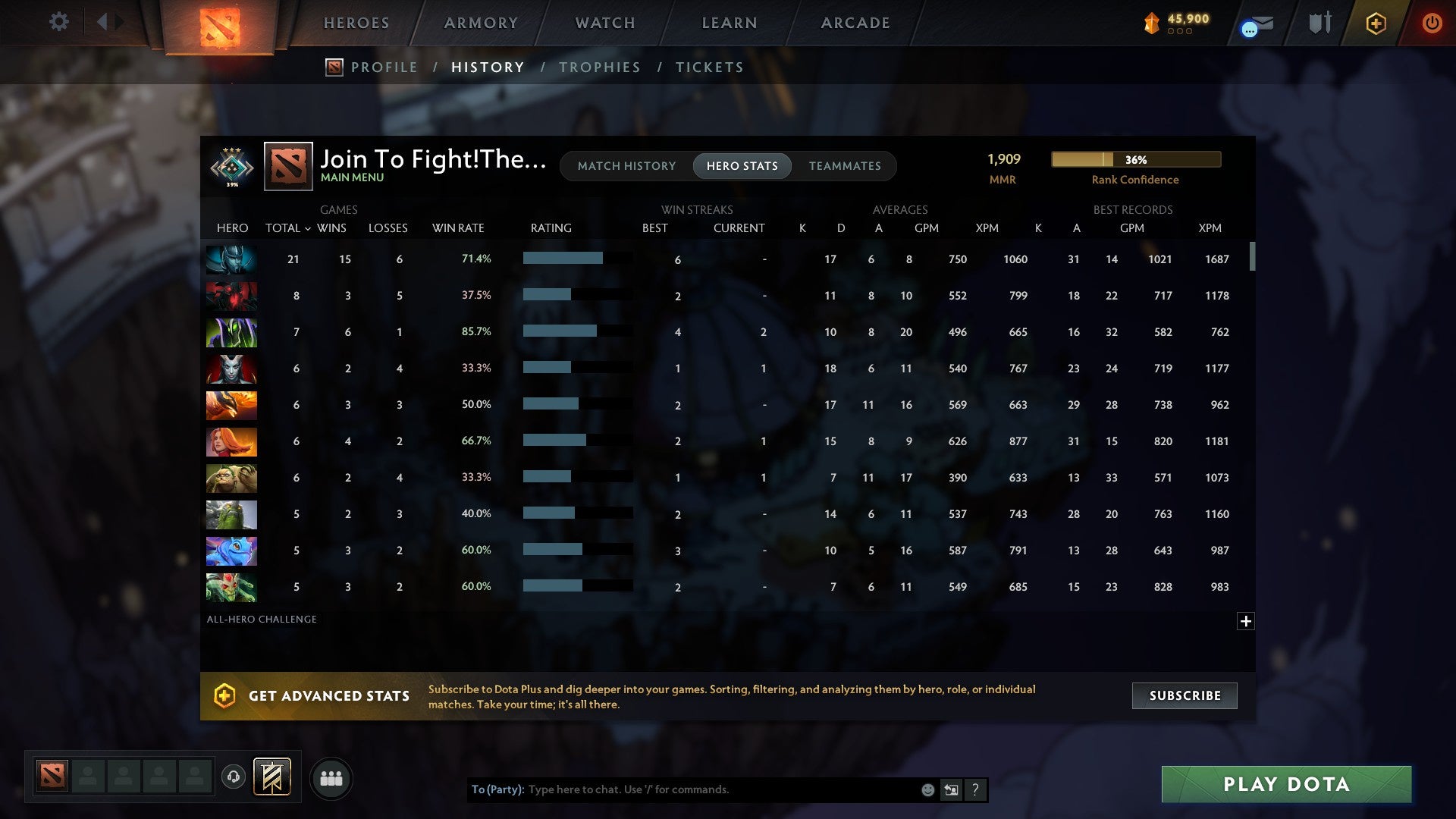
Task: Click the Rank Confidence progress bar
Action: coord(1135,159)
